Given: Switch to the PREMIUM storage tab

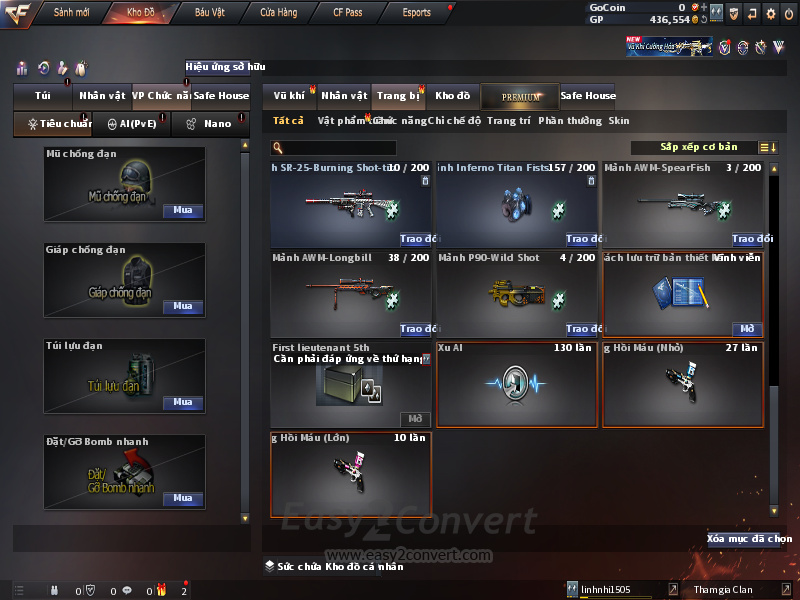Looking at the screenshot, I should pyautogui.click(x=521, y=96).
